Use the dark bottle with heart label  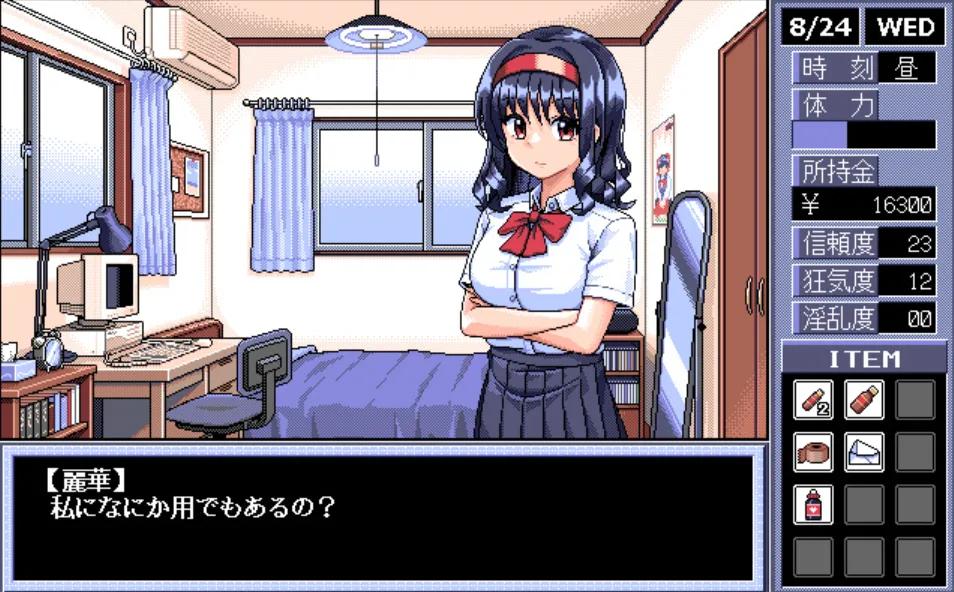pos(813,504)
